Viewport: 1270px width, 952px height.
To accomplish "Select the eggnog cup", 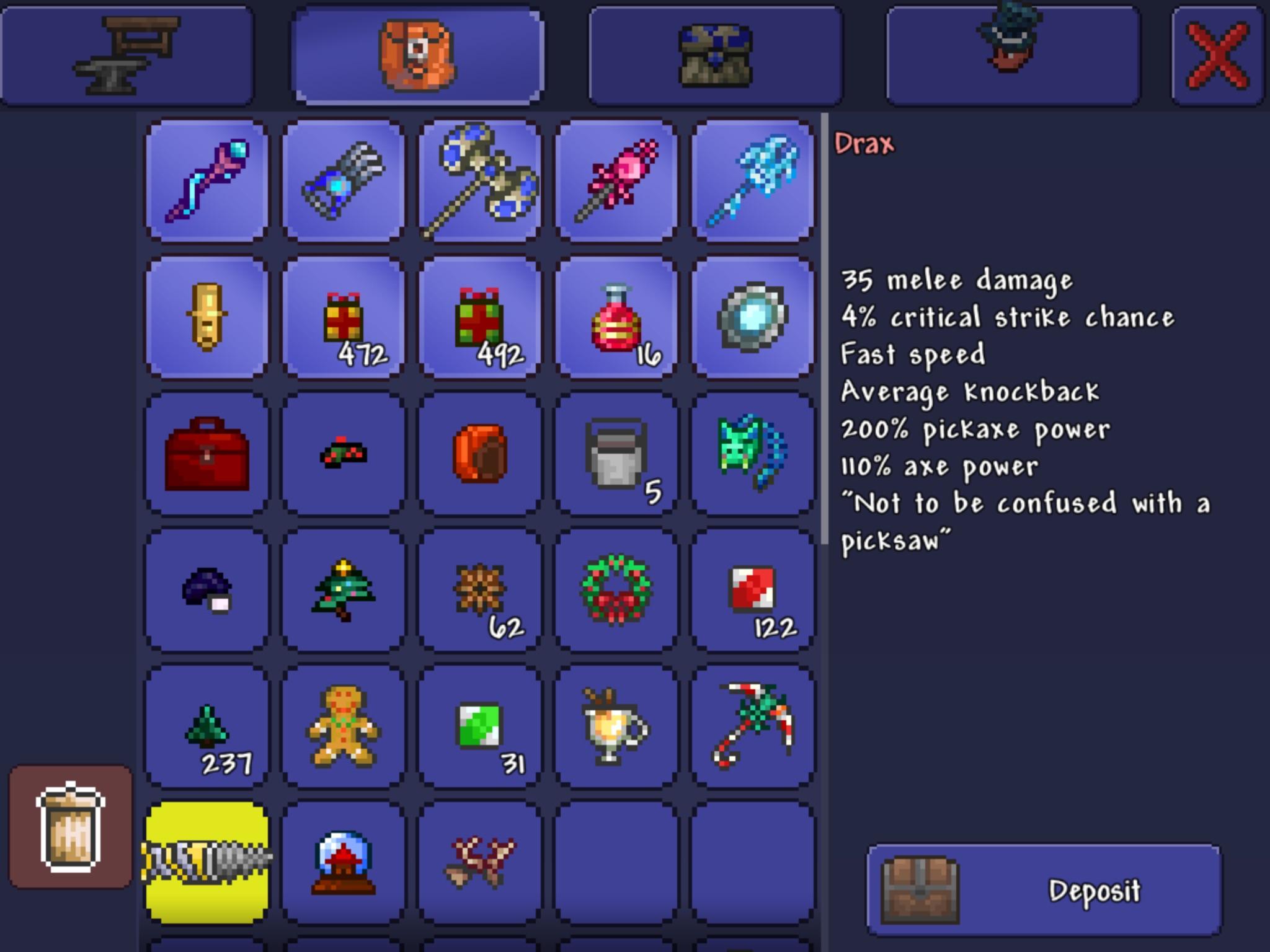I will point(616,725).
